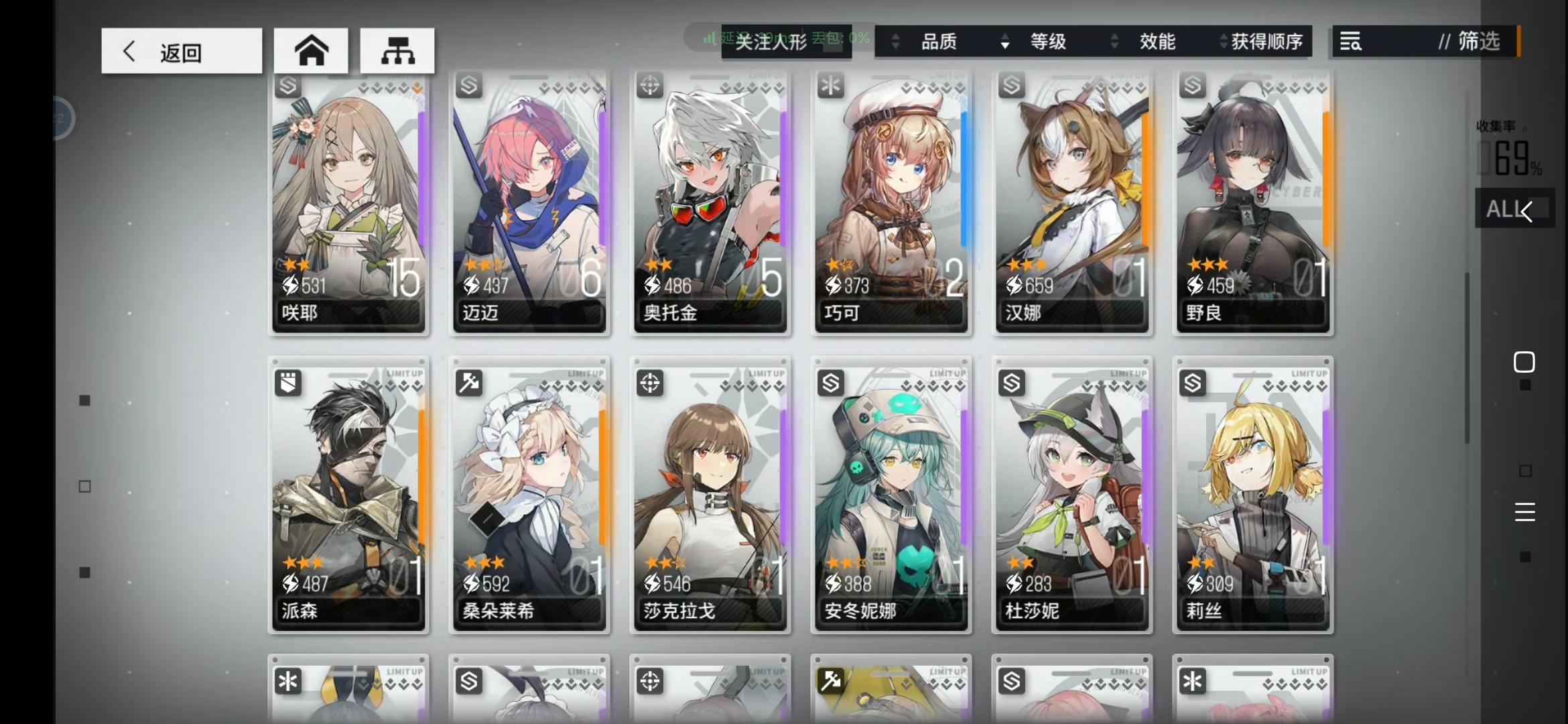Expand the 获得顺序 sort option arrows
Screen dimensions: 1568x724
pos(1222,42)
